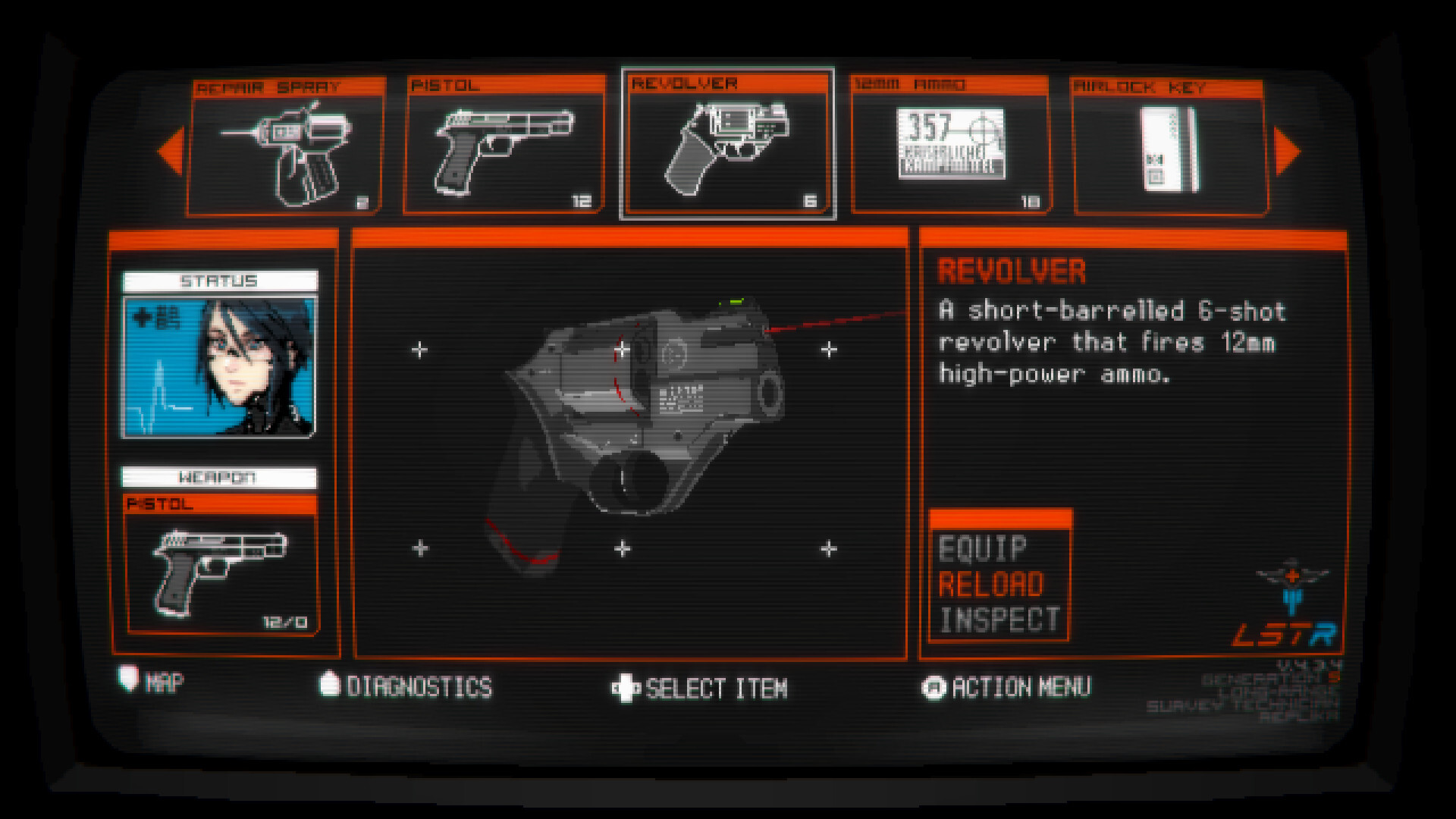Click the LSTR emblem logo

tap(1288, 599)
